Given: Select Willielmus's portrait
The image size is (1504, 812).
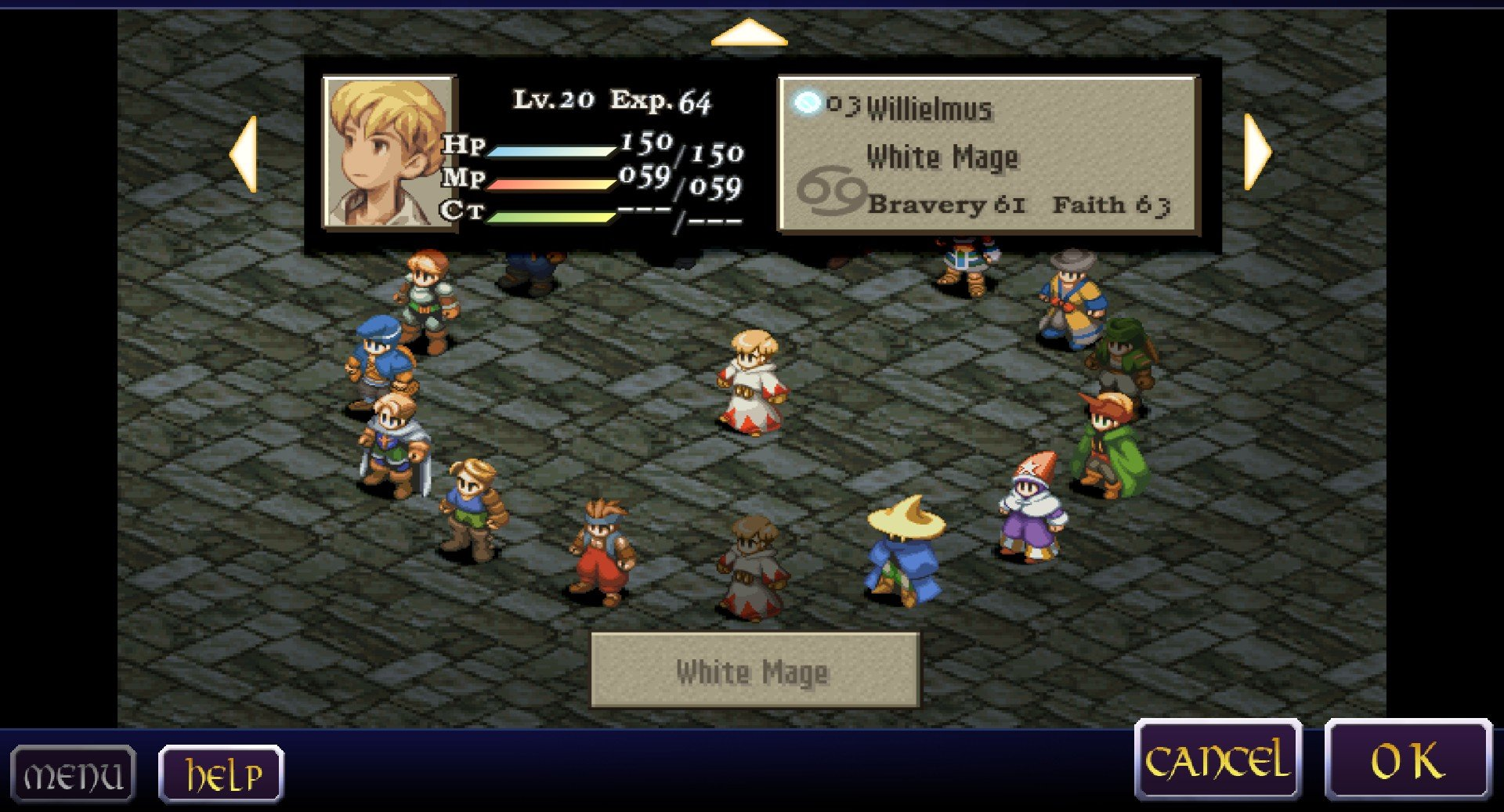Looking at the screenshot, I should pos(389,152).
